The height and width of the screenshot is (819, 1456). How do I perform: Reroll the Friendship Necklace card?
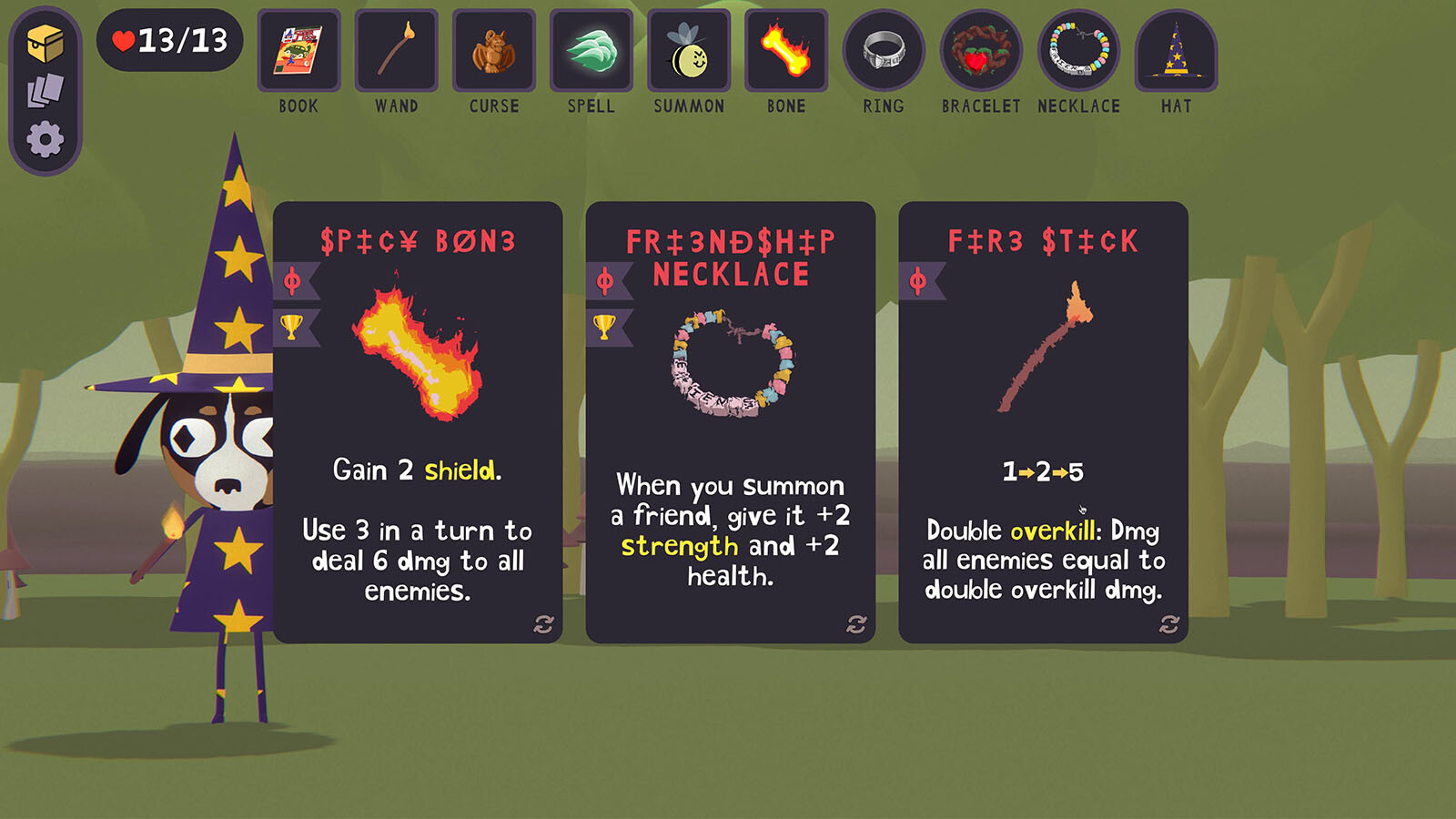856,624
